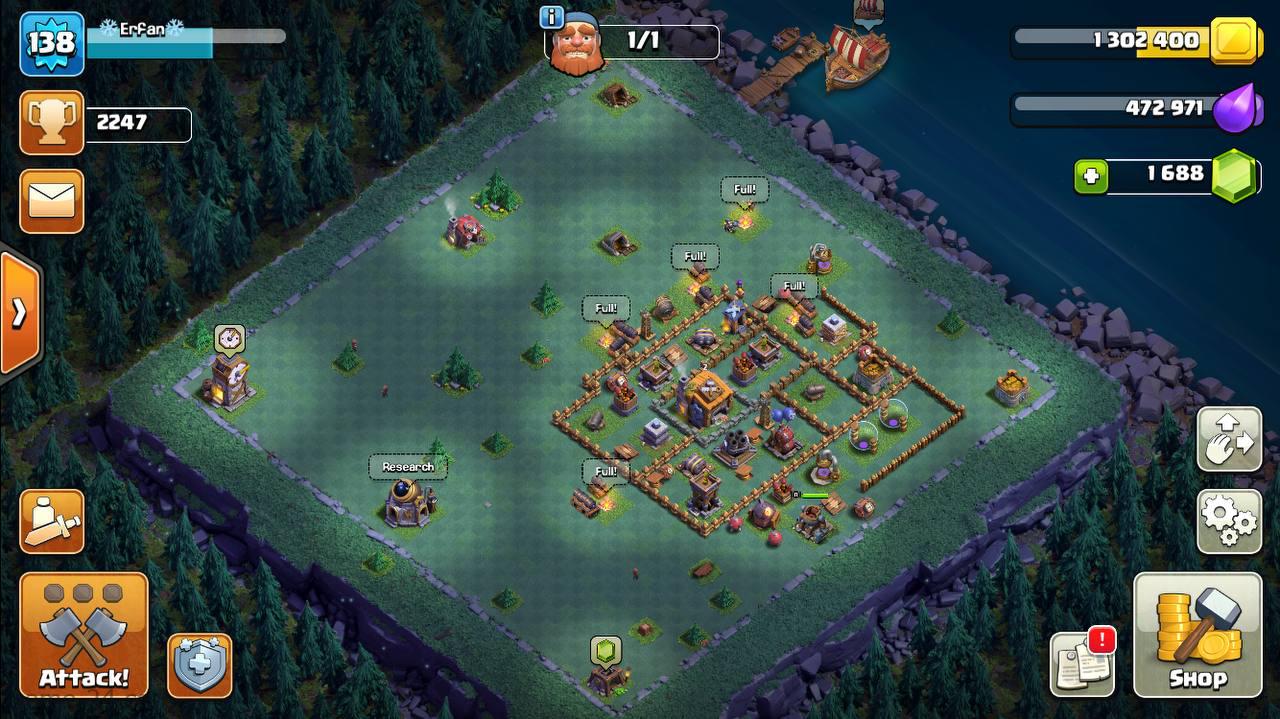Tap the Clock Tower boost bubble
Viewport: 1280px width, 719px height.
coord(230,338)
